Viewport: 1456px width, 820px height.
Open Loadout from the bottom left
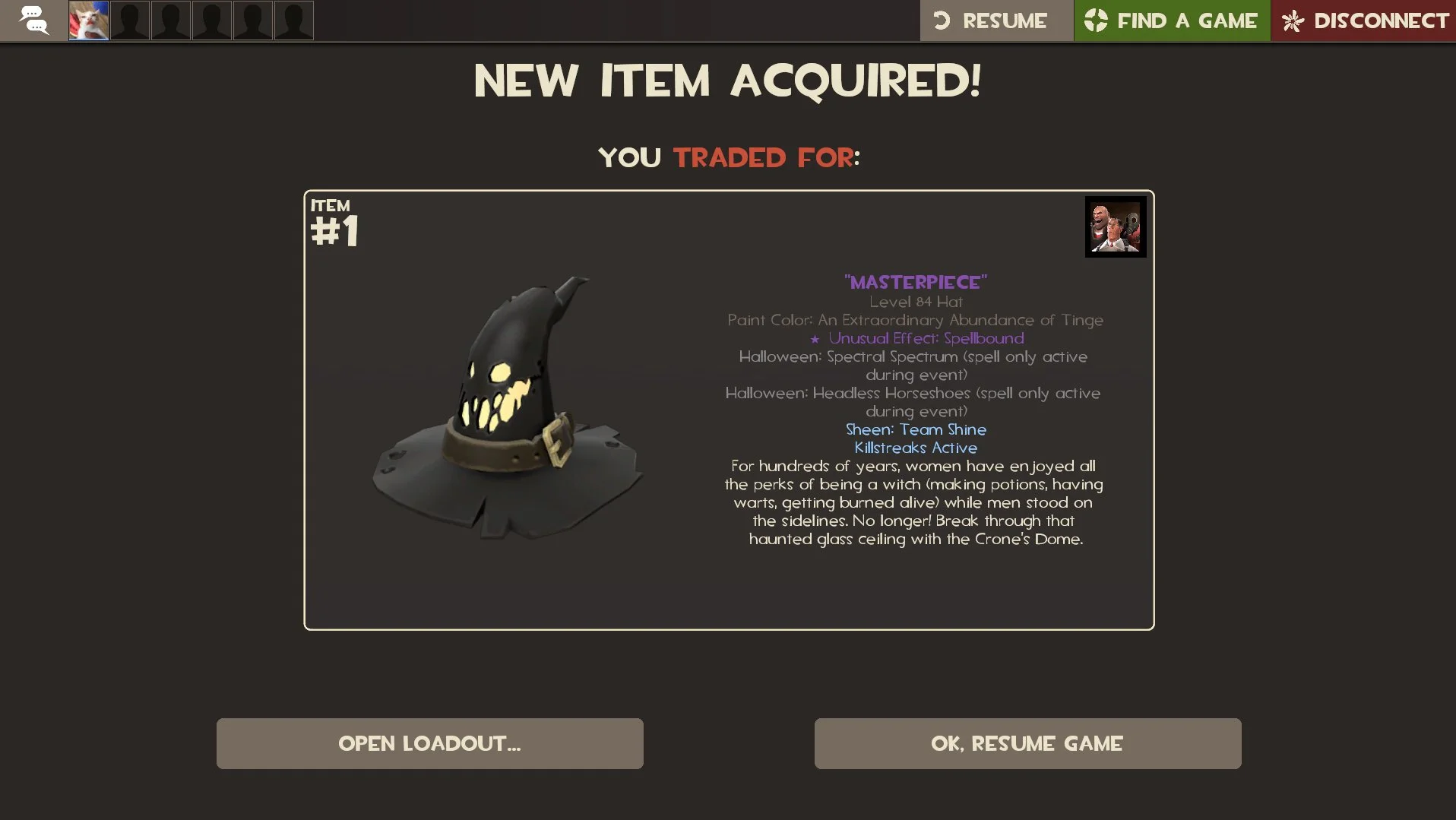coord(429,743)
